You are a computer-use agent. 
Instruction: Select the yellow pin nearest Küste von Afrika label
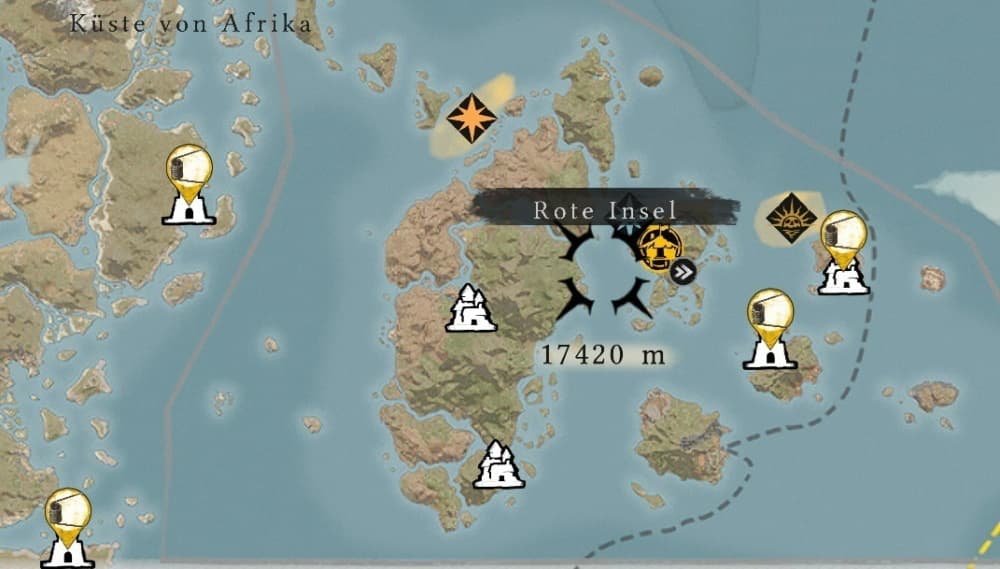pyautogui.click(x=188, y=170)
